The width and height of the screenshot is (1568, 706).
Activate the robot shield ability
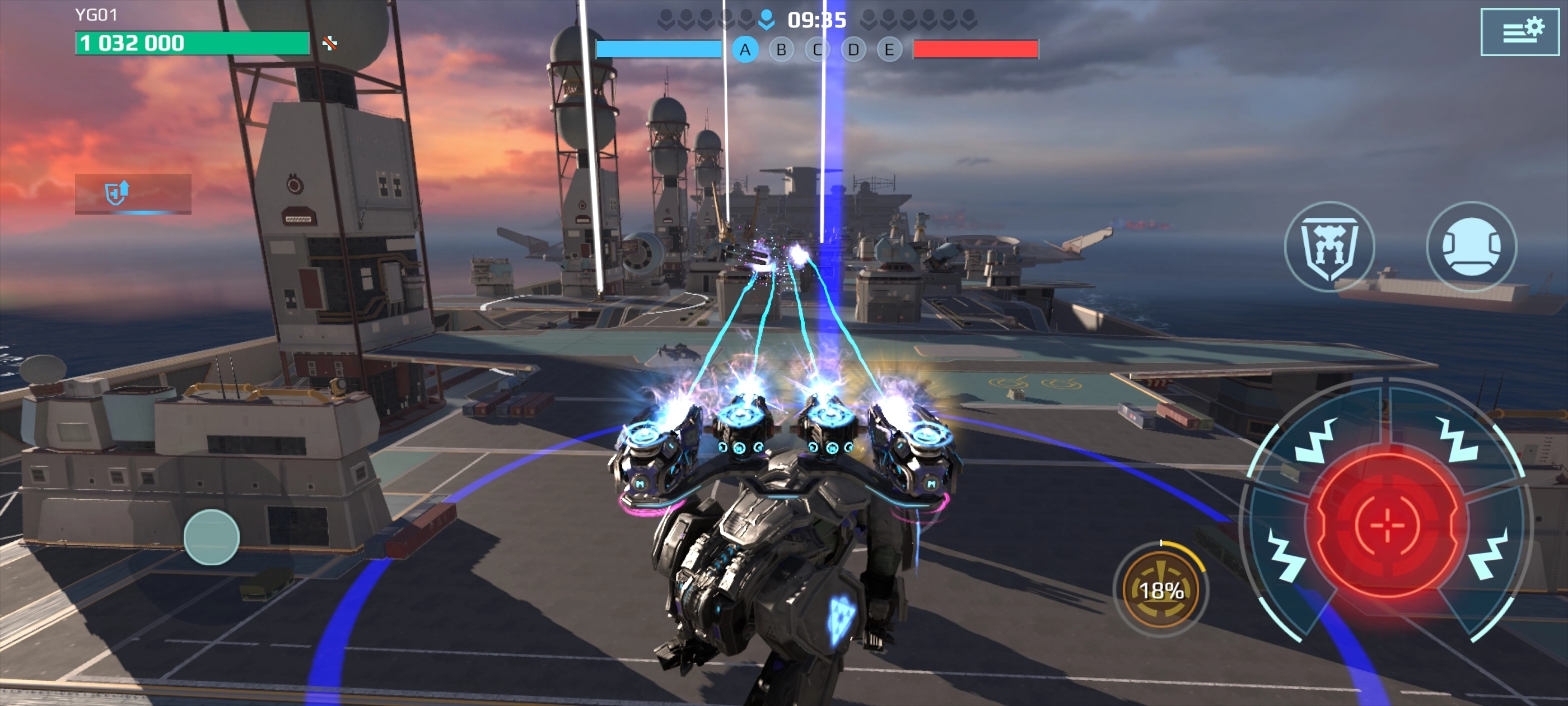pos(1329,245)
